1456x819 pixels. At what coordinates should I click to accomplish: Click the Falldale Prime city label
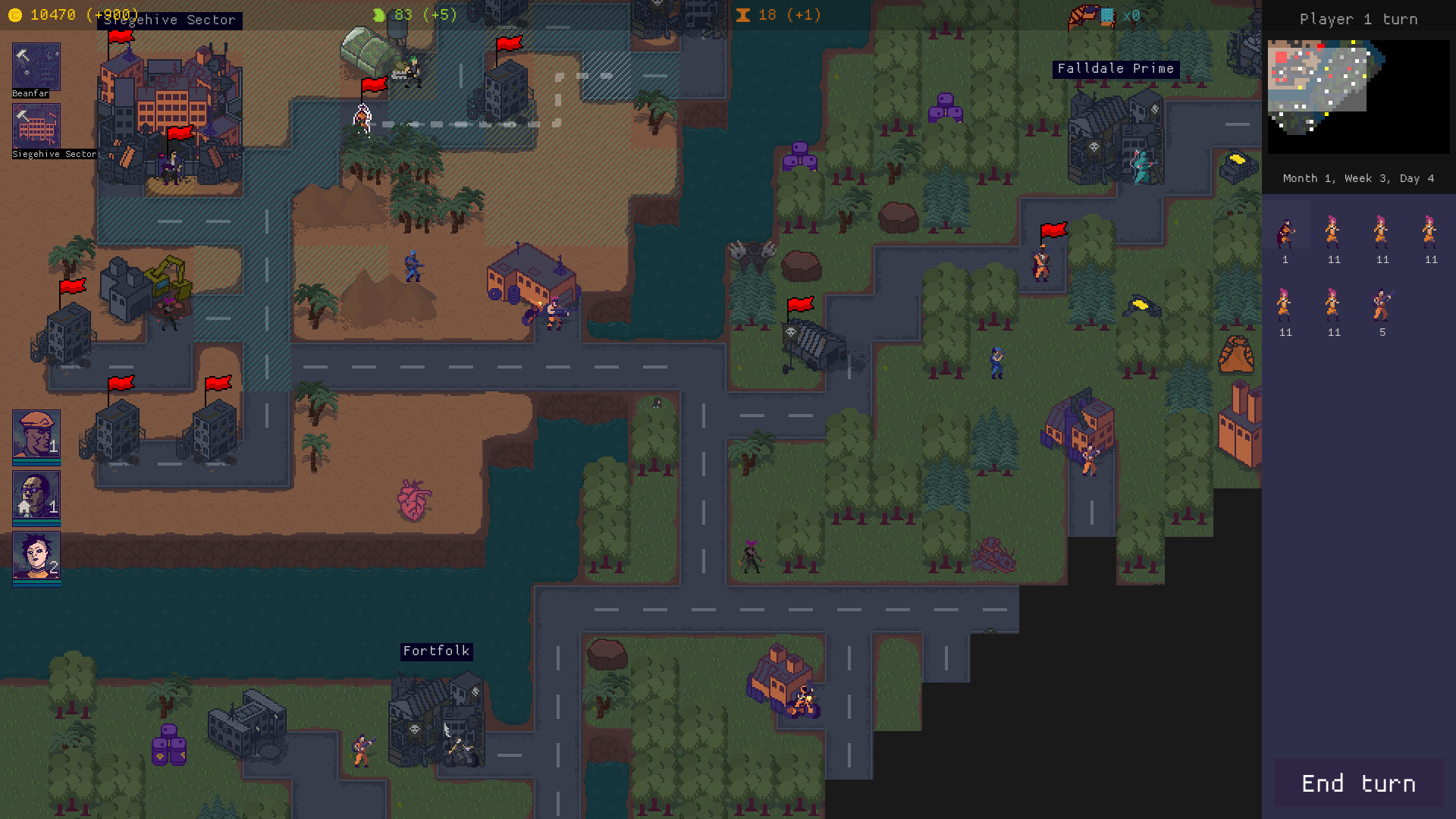click(1116, 68)
